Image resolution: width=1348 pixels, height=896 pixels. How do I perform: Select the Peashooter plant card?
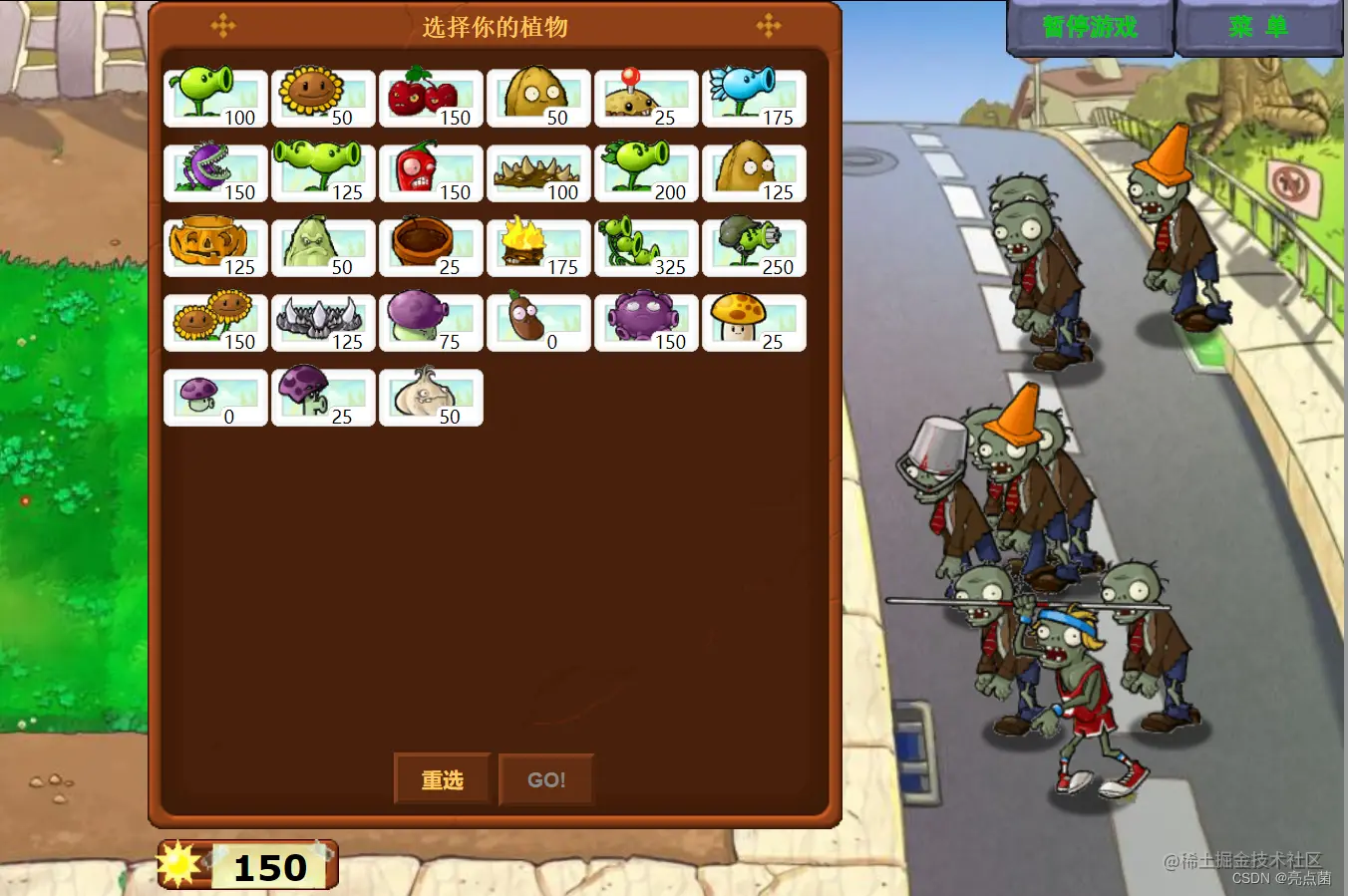tap(215, 99)
